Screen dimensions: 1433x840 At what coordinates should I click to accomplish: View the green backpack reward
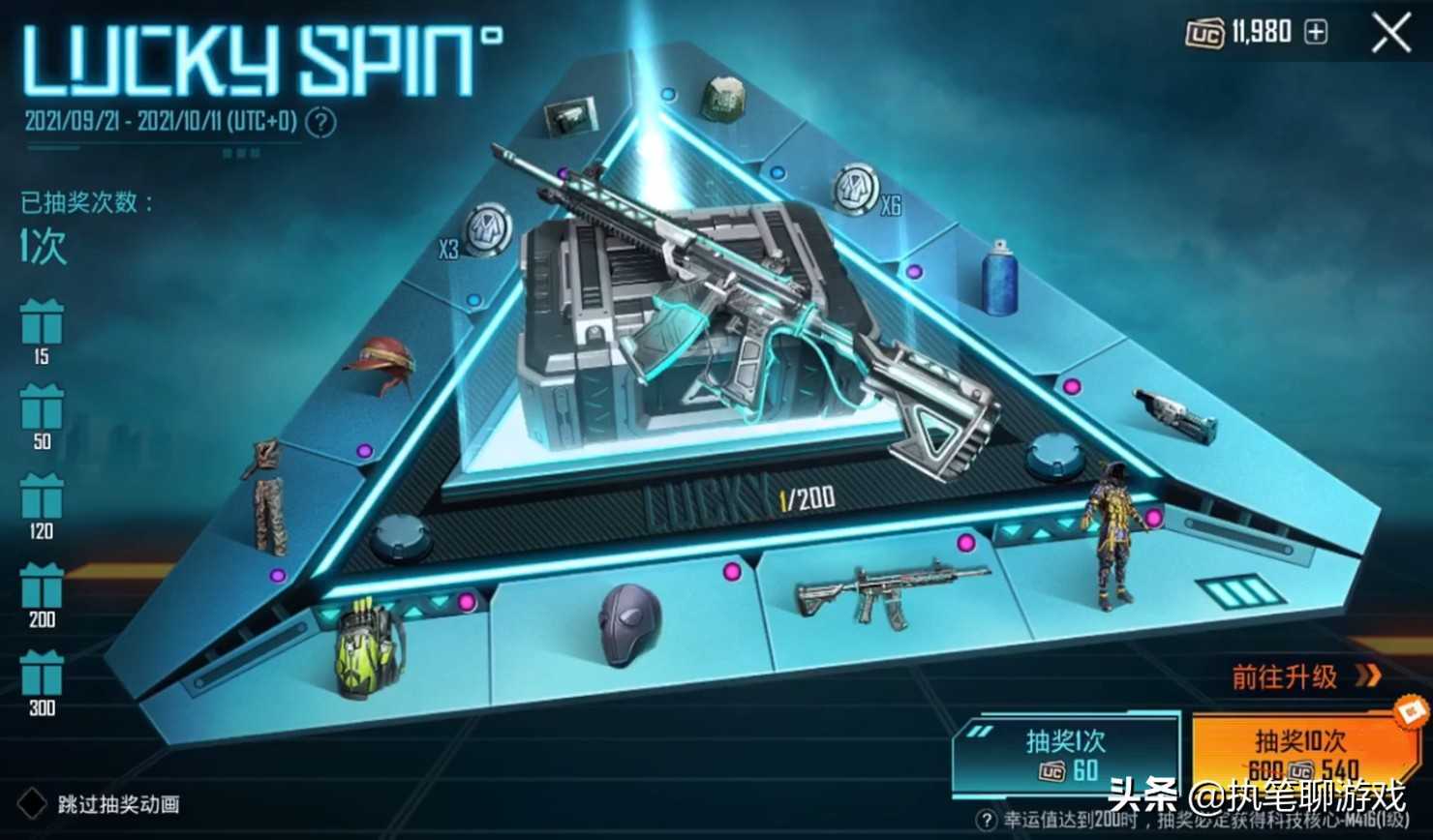[x=370, y=646]
